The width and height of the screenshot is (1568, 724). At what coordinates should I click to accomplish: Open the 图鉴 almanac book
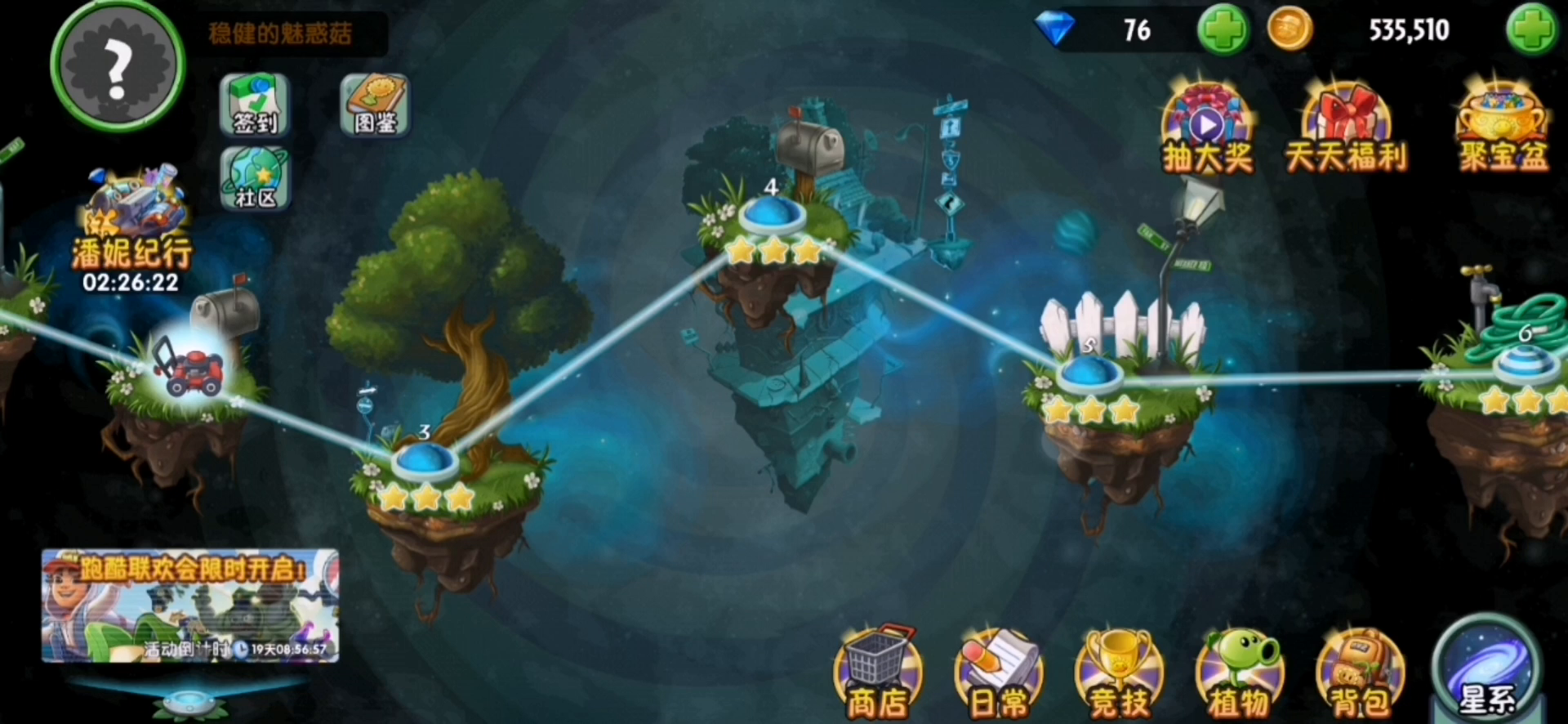(x=375, y=105)
